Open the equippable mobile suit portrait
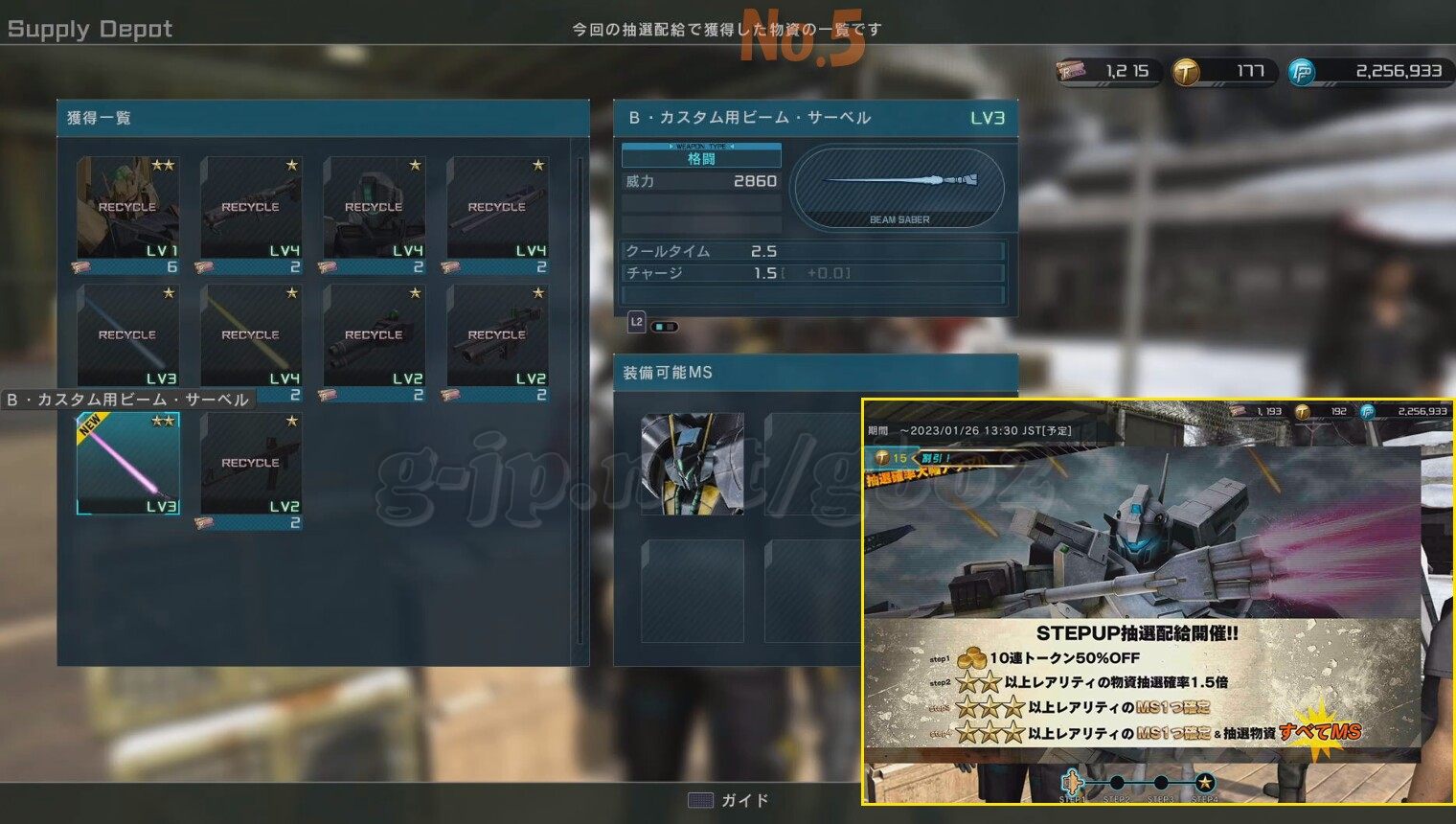1456x824 pixels. click(x=692, y=464)
